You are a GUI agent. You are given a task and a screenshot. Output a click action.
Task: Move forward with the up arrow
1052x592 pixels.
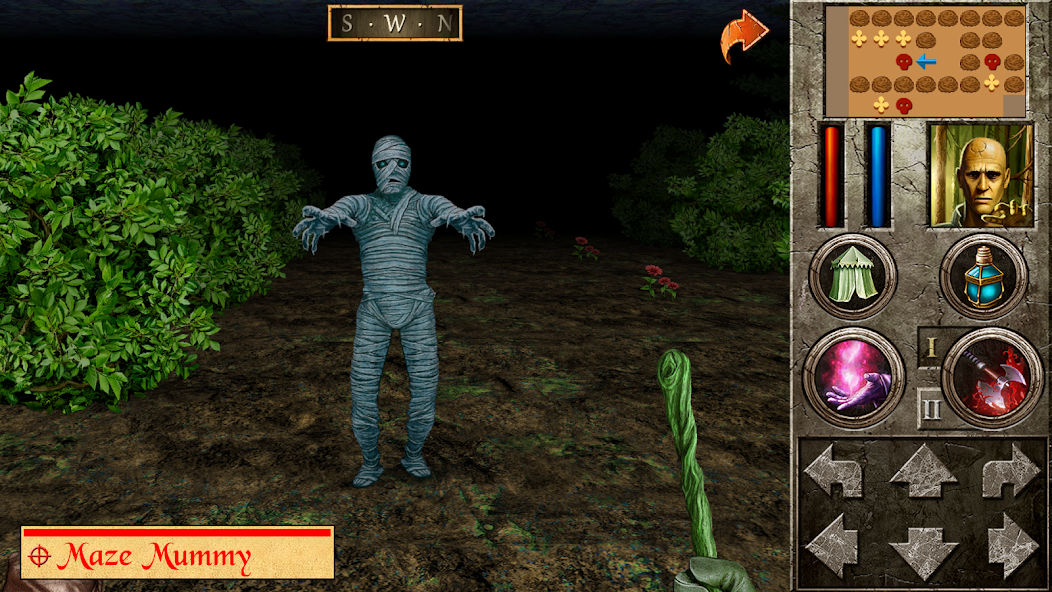click(923, 471)
